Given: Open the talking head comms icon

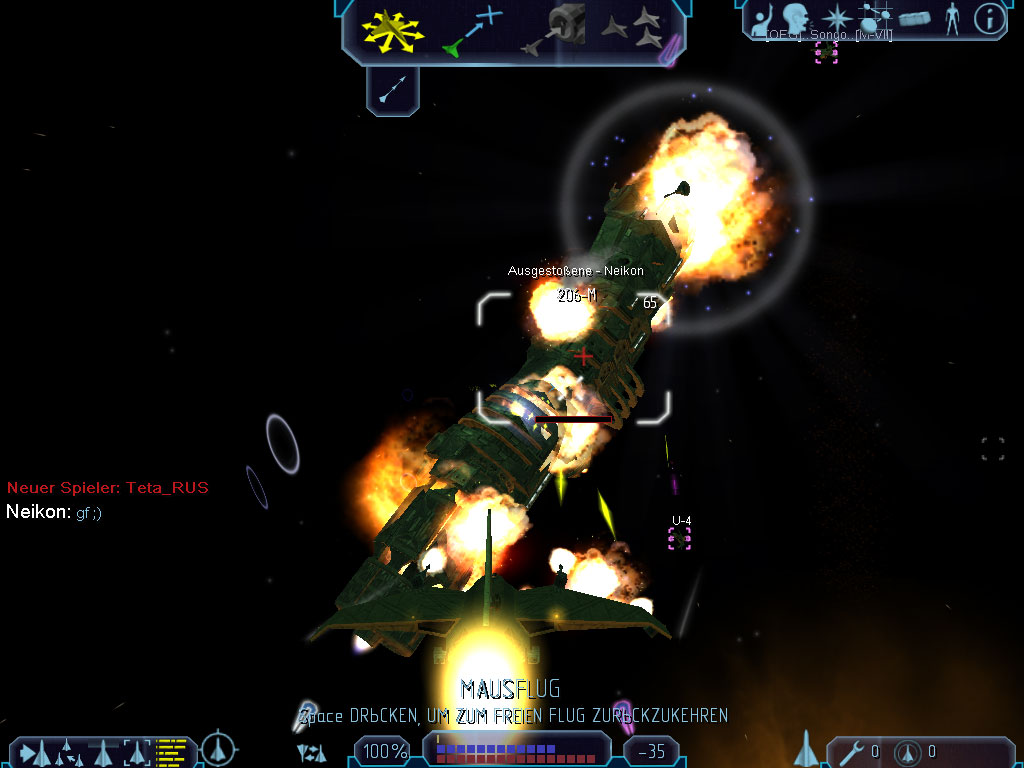Looking at the screenshot, I should coord(796,18).
